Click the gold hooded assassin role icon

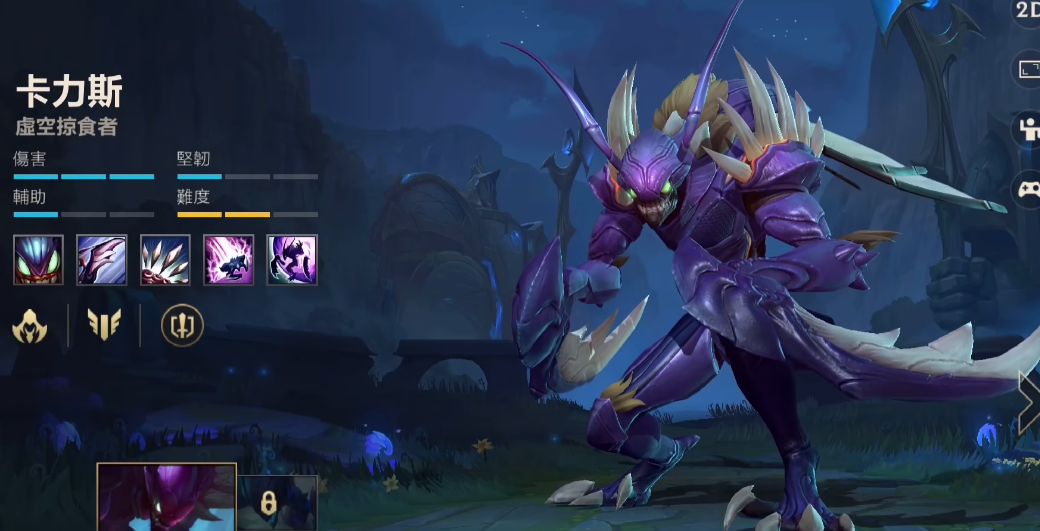point(30,325)
